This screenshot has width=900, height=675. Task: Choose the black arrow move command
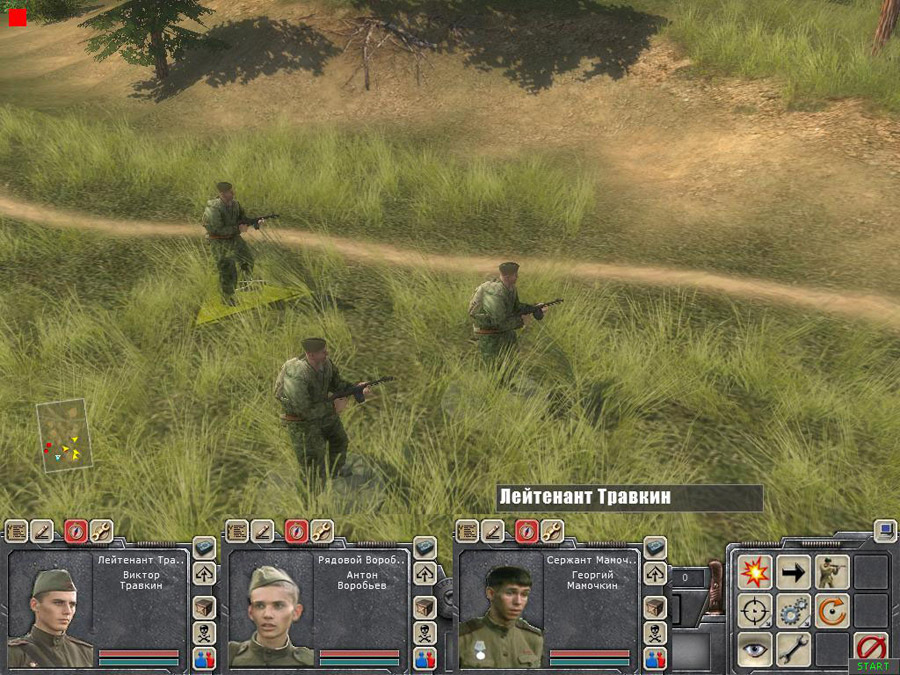tap(793, 572)
